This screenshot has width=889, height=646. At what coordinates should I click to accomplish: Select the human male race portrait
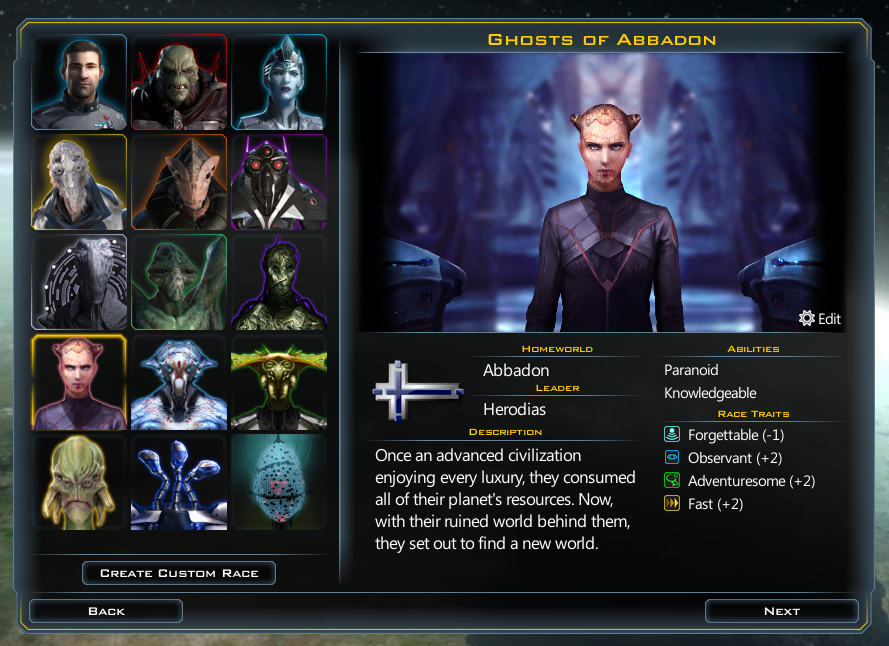pos(79,82)
